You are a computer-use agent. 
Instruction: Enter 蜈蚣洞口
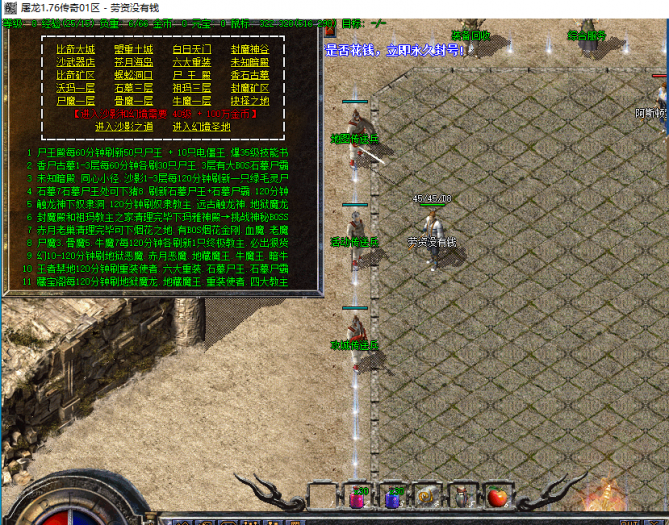[x=133, y=74]
